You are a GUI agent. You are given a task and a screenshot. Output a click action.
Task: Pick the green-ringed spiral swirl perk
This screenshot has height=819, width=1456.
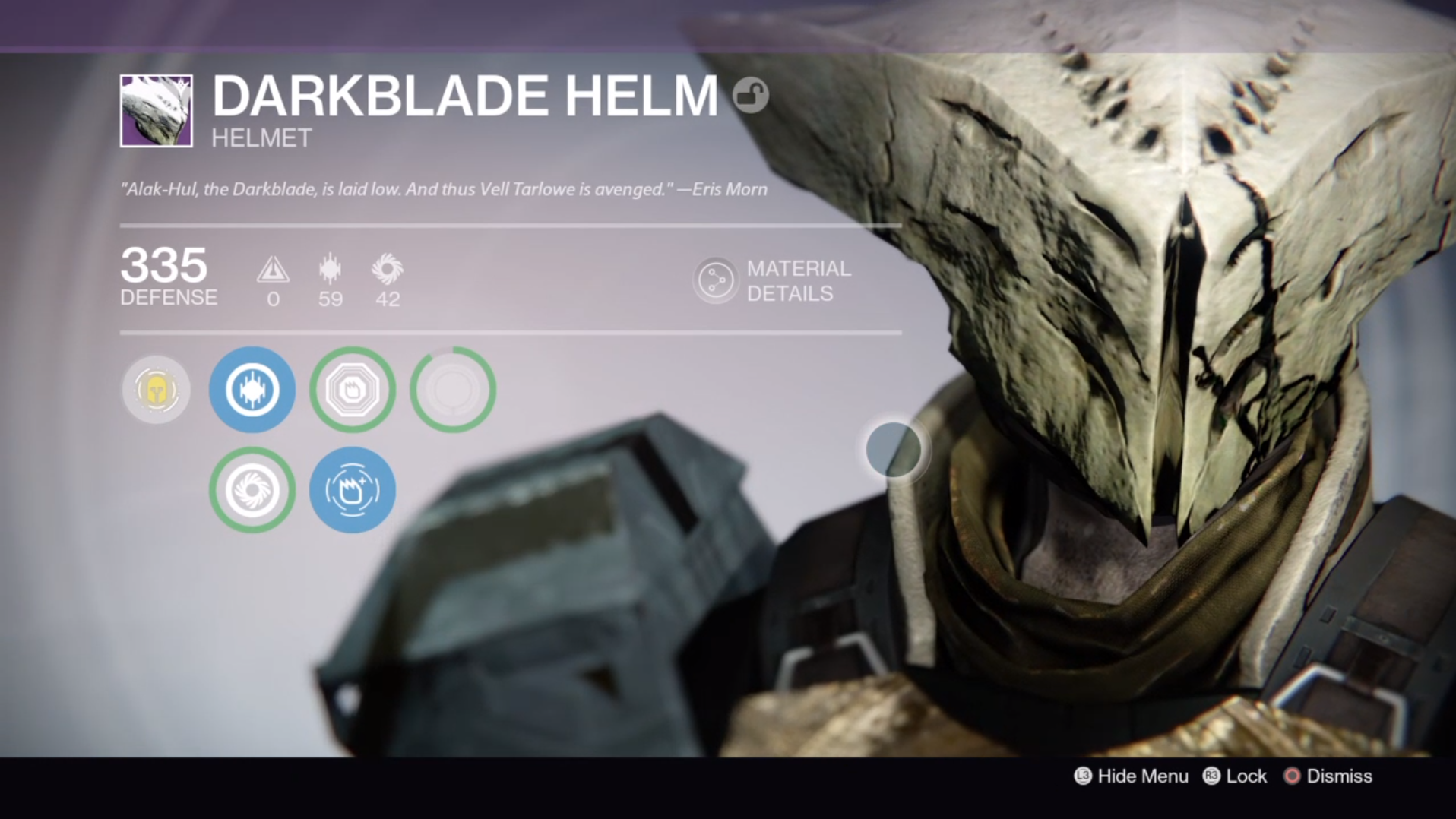pyautogui.click(x=252, y=490)
